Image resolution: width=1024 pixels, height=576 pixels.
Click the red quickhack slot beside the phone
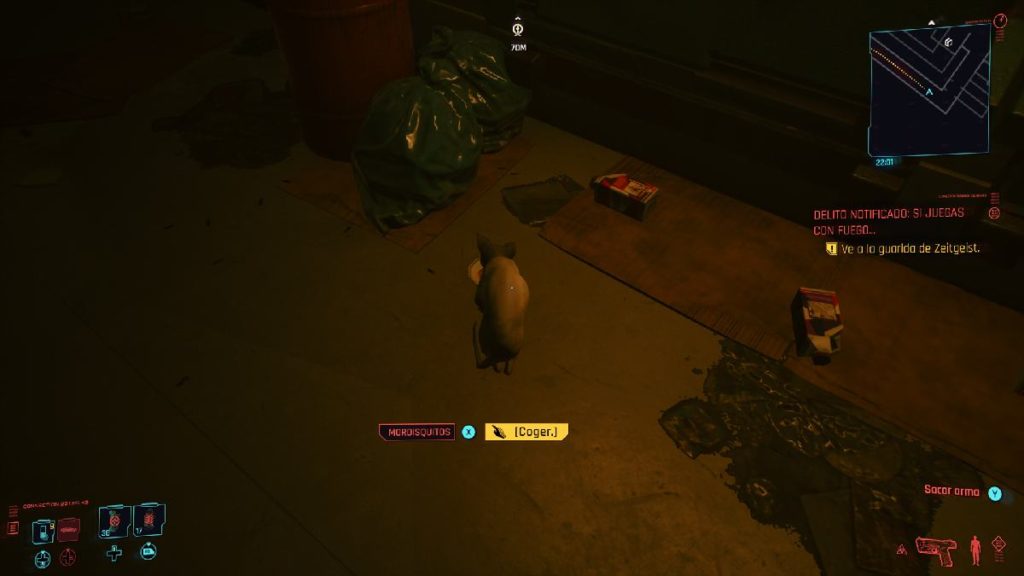[x=68, y=530]
